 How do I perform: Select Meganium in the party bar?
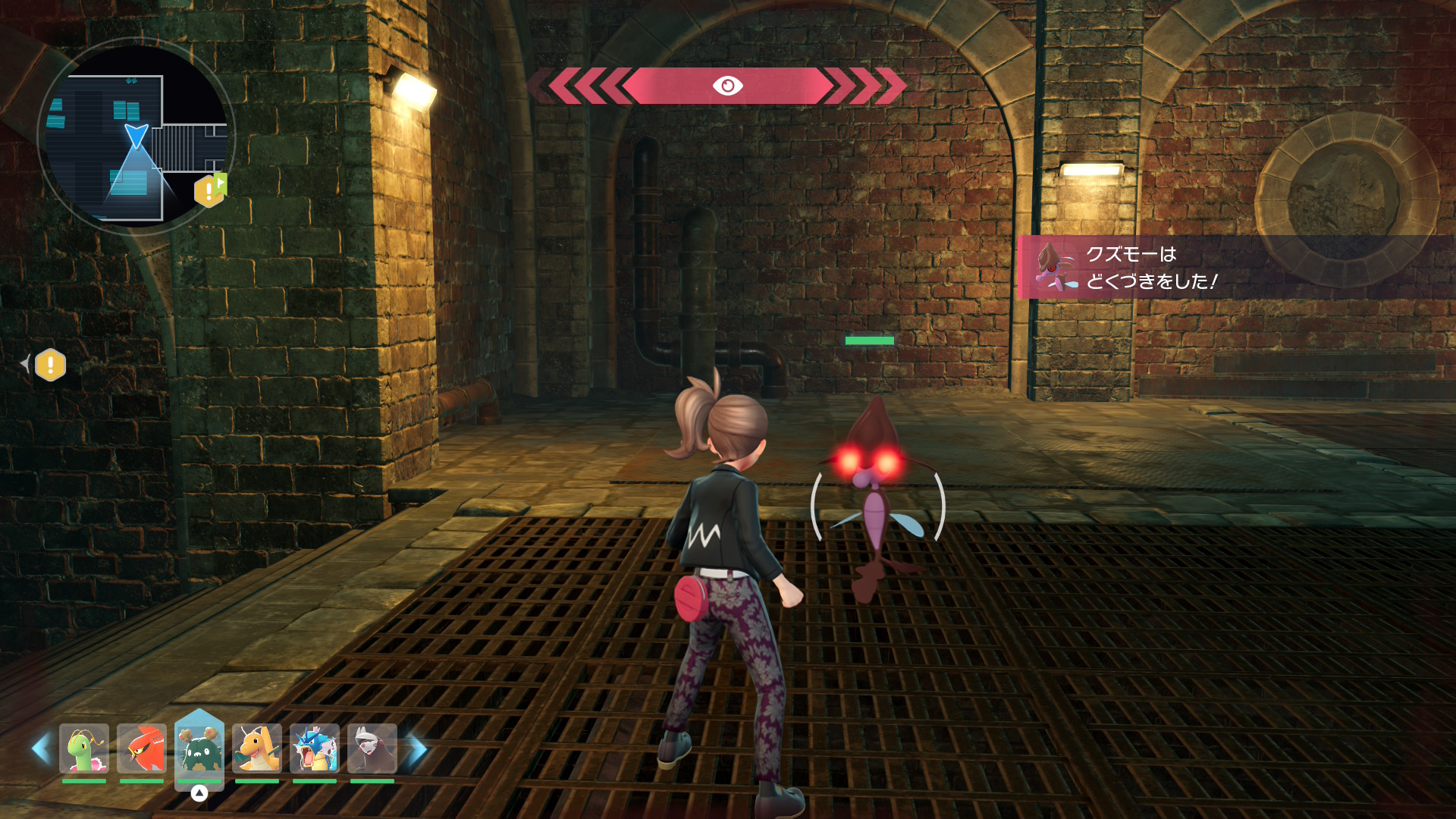tap(83, 749)
